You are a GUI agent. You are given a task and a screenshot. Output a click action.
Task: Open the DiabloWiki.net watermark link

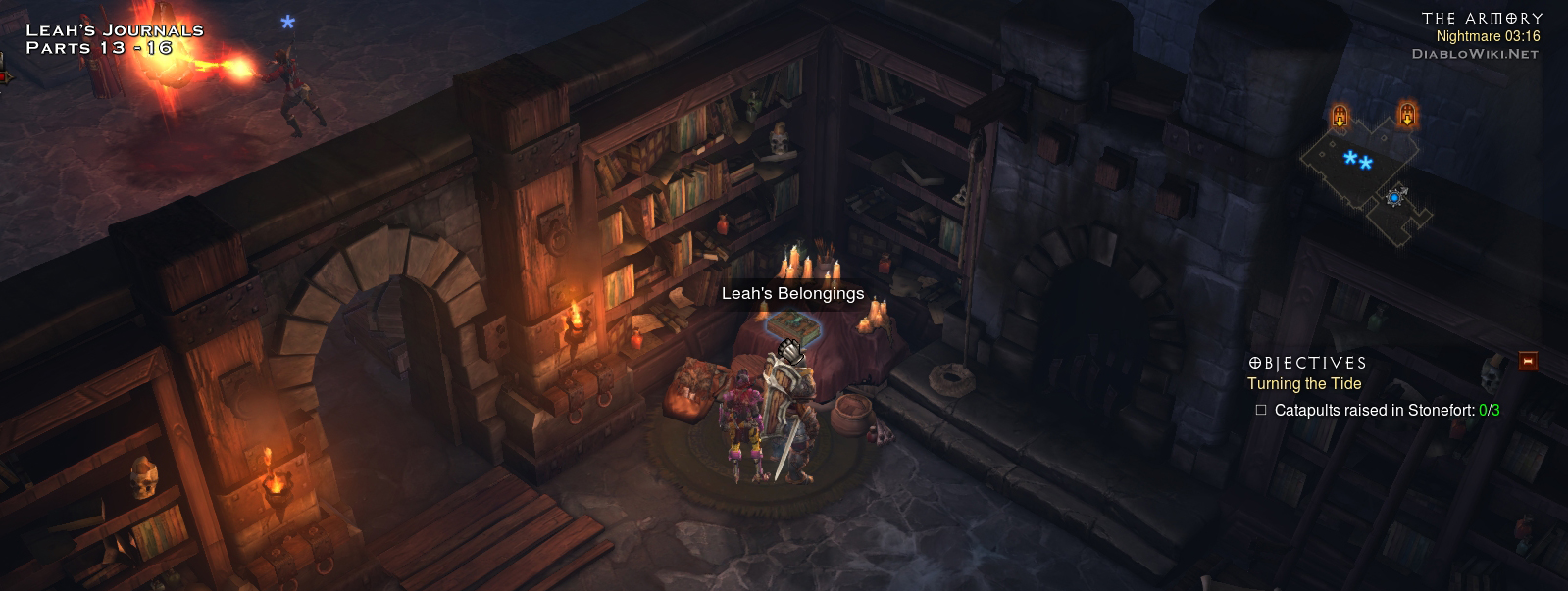[x=1475, y=54]
